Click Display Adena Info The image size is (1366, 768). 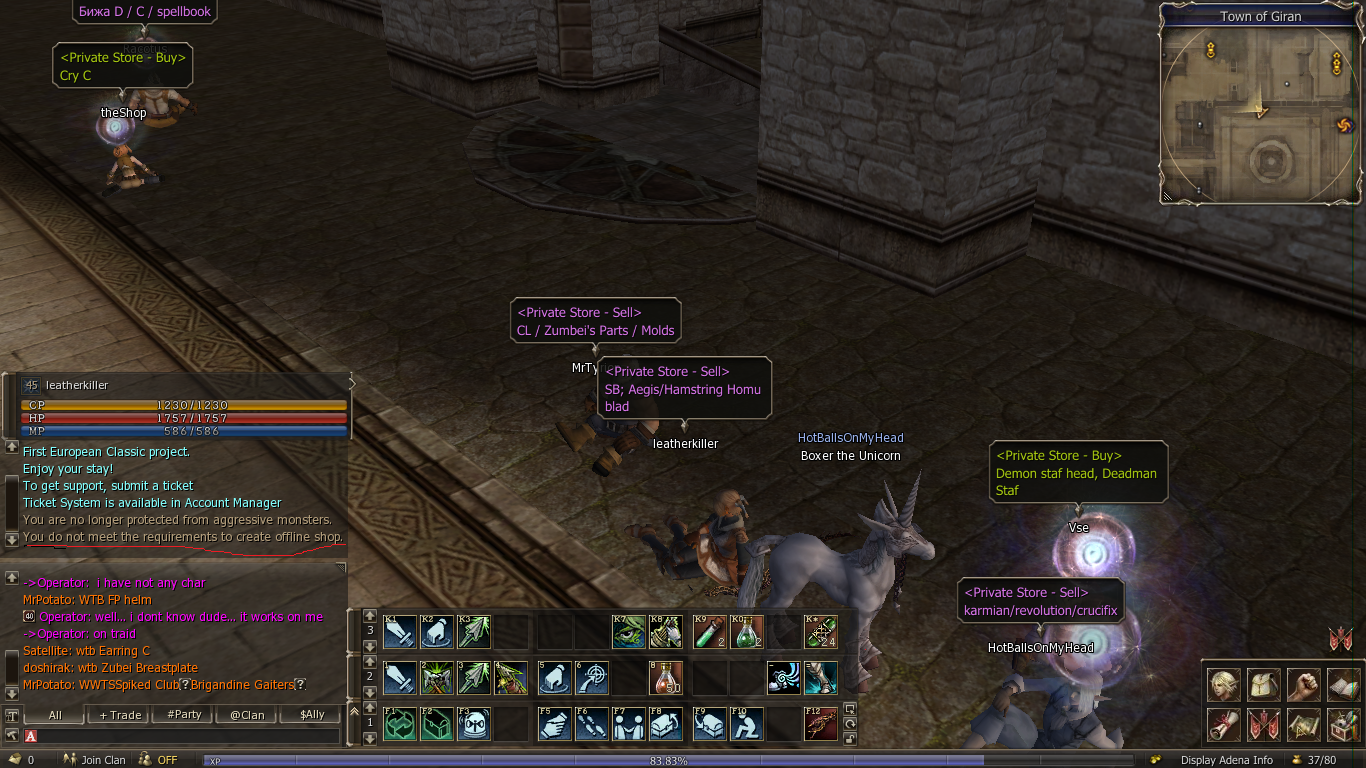click(x=1226, y=760)
